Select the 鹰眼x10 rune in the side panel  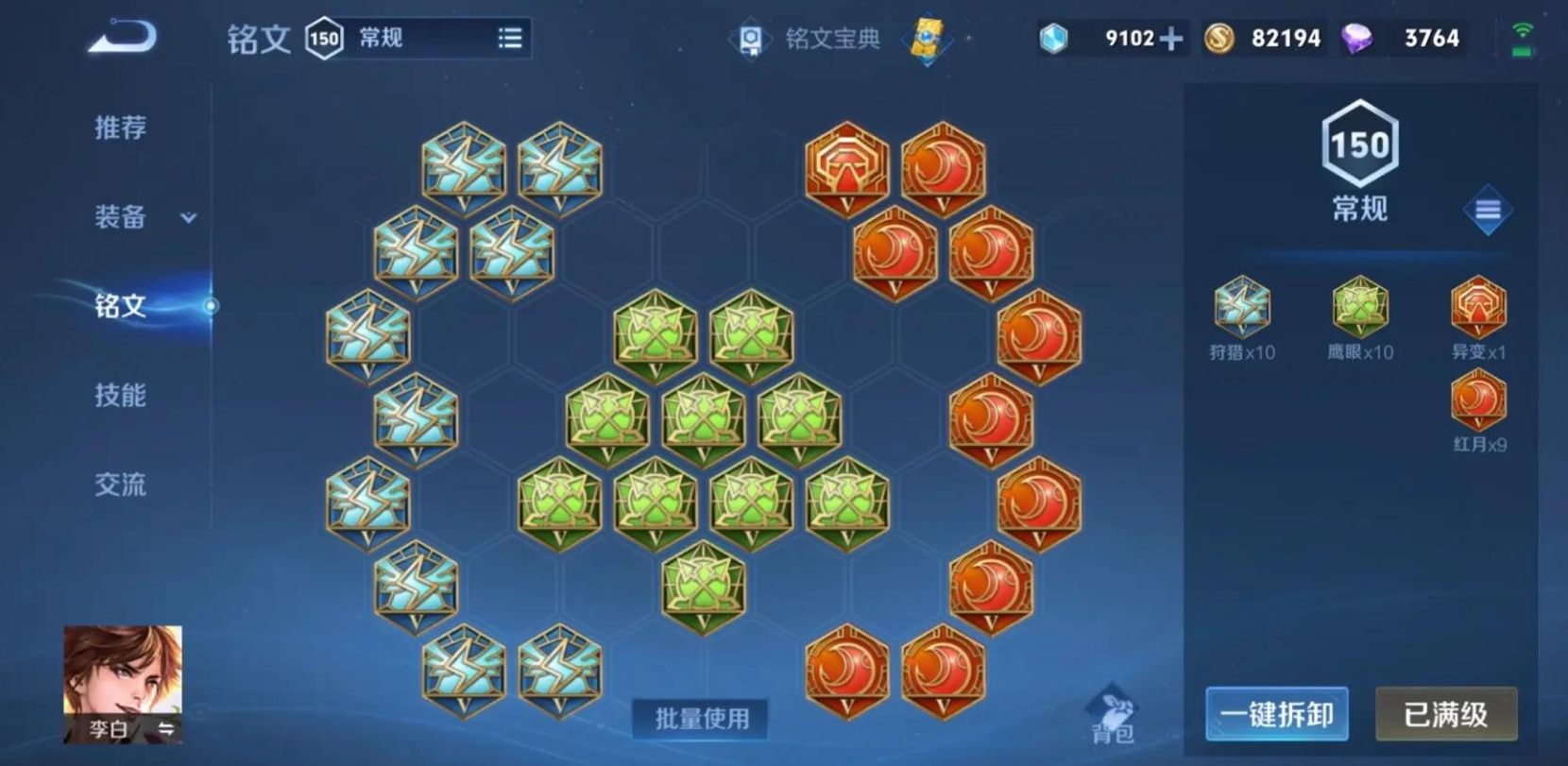coord(1358,307)
